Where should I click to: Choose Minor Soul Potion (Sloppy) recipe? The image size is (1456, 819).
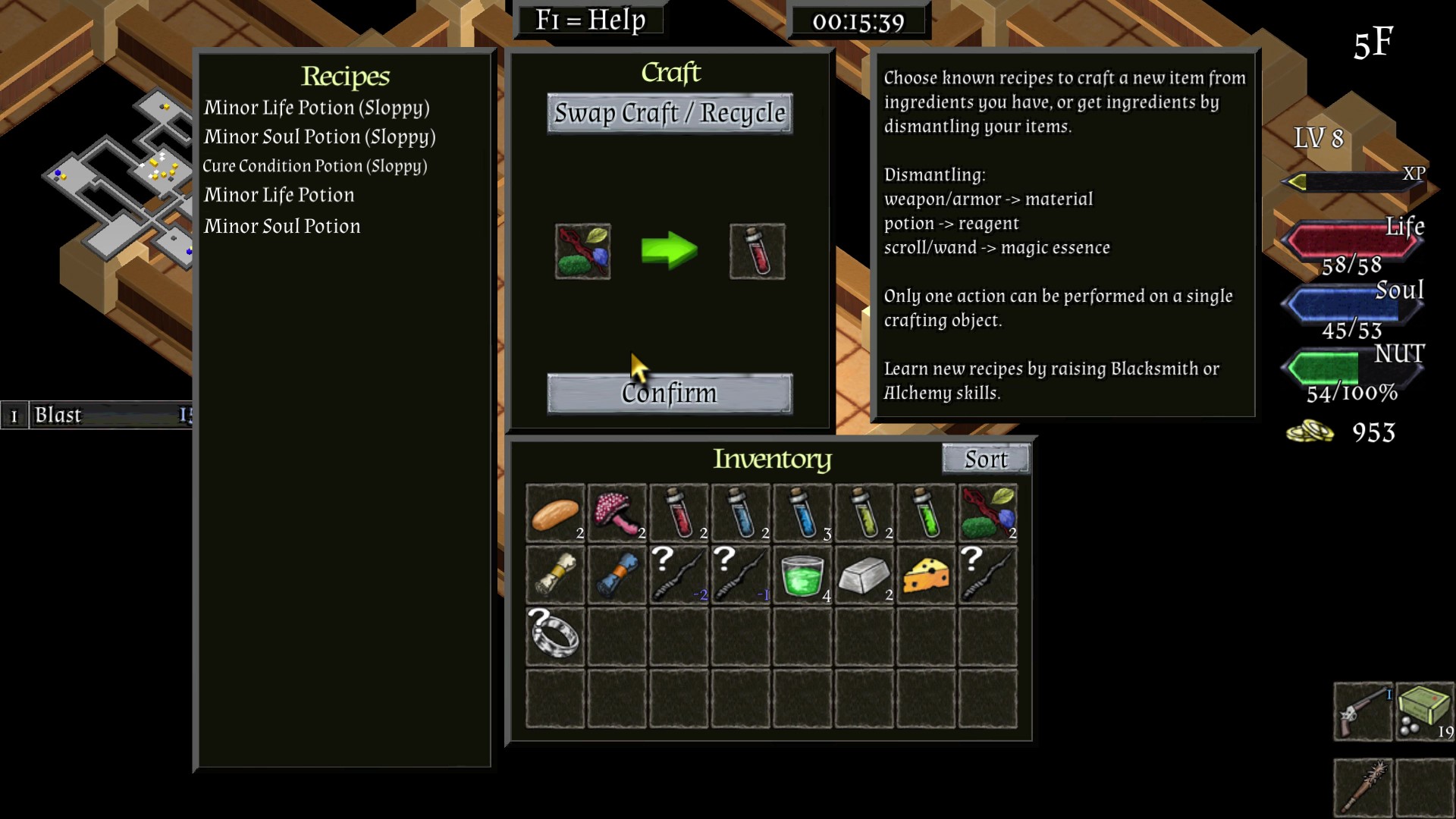(319, 136)
